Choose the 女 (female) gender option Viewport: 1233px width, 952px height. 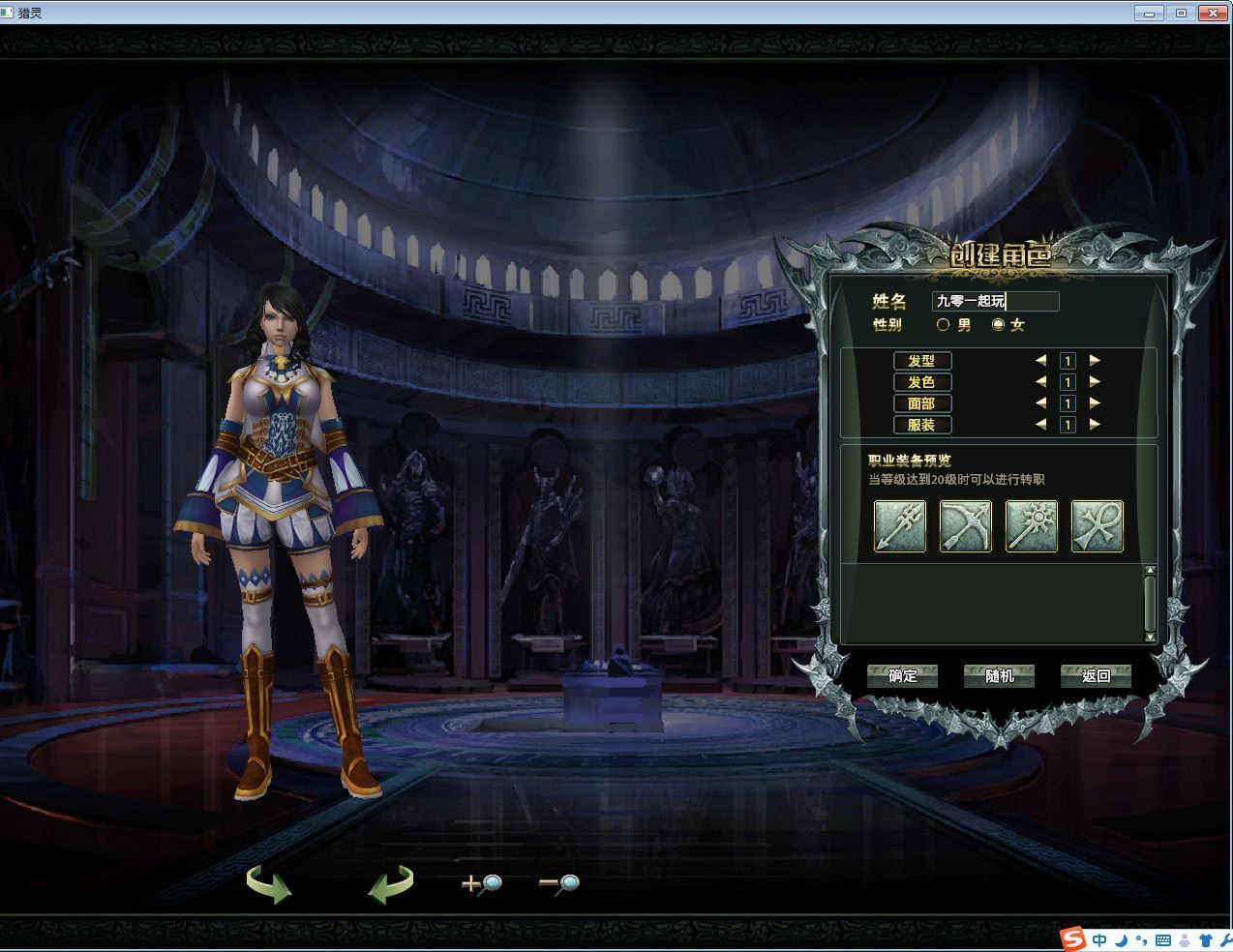[998, 325]
